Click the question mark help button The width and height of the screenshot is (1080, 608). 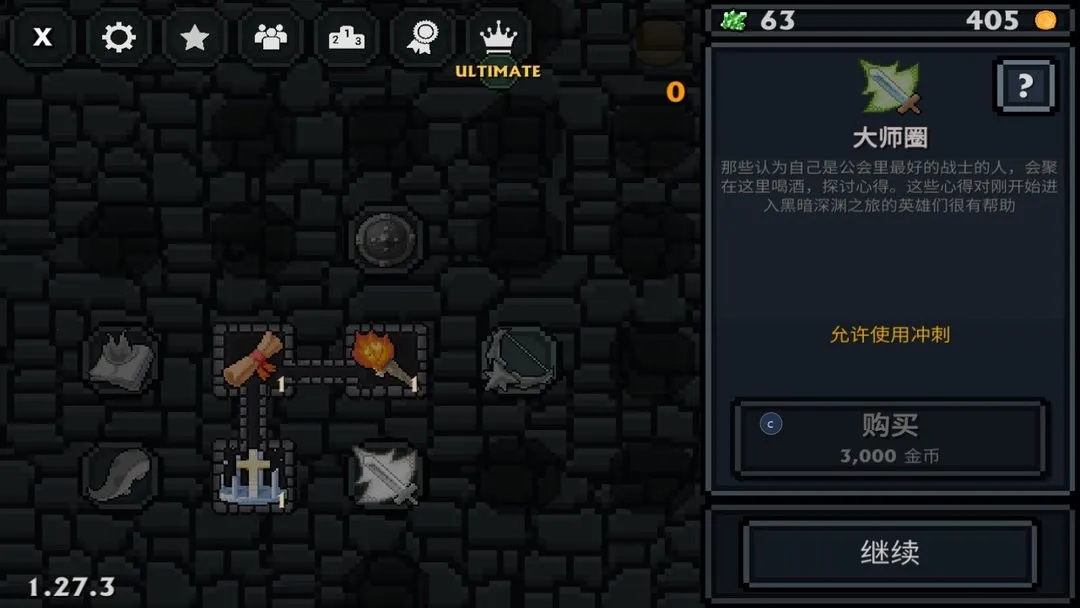point(1024,87)
